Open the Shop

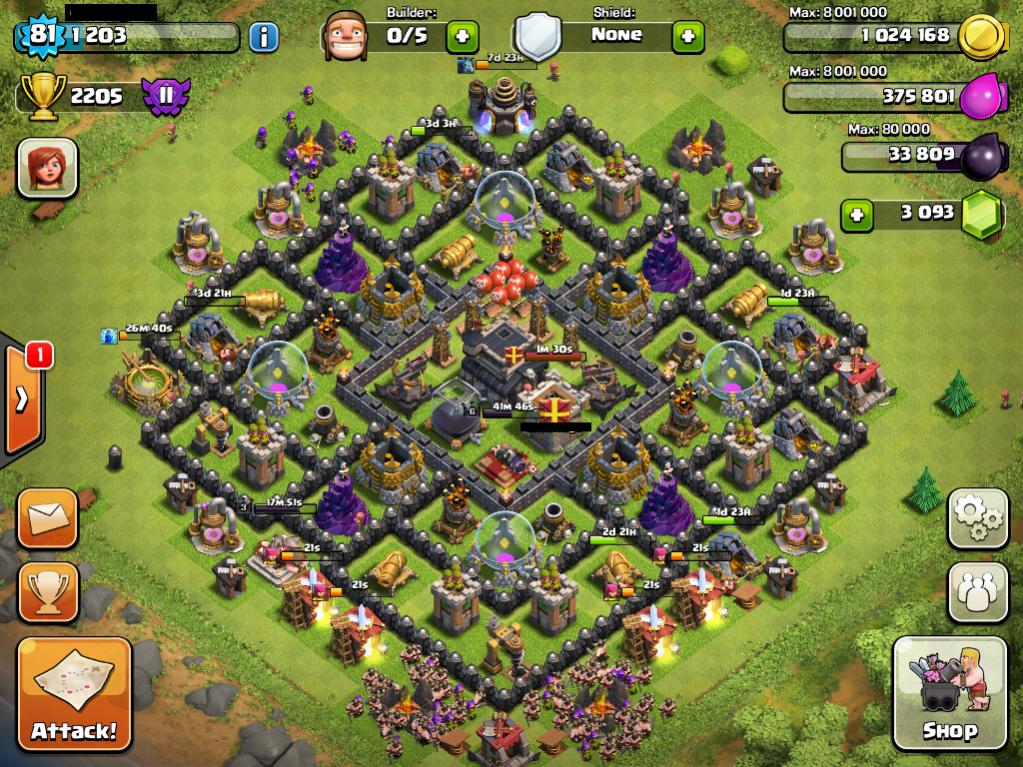click(948, 692)
